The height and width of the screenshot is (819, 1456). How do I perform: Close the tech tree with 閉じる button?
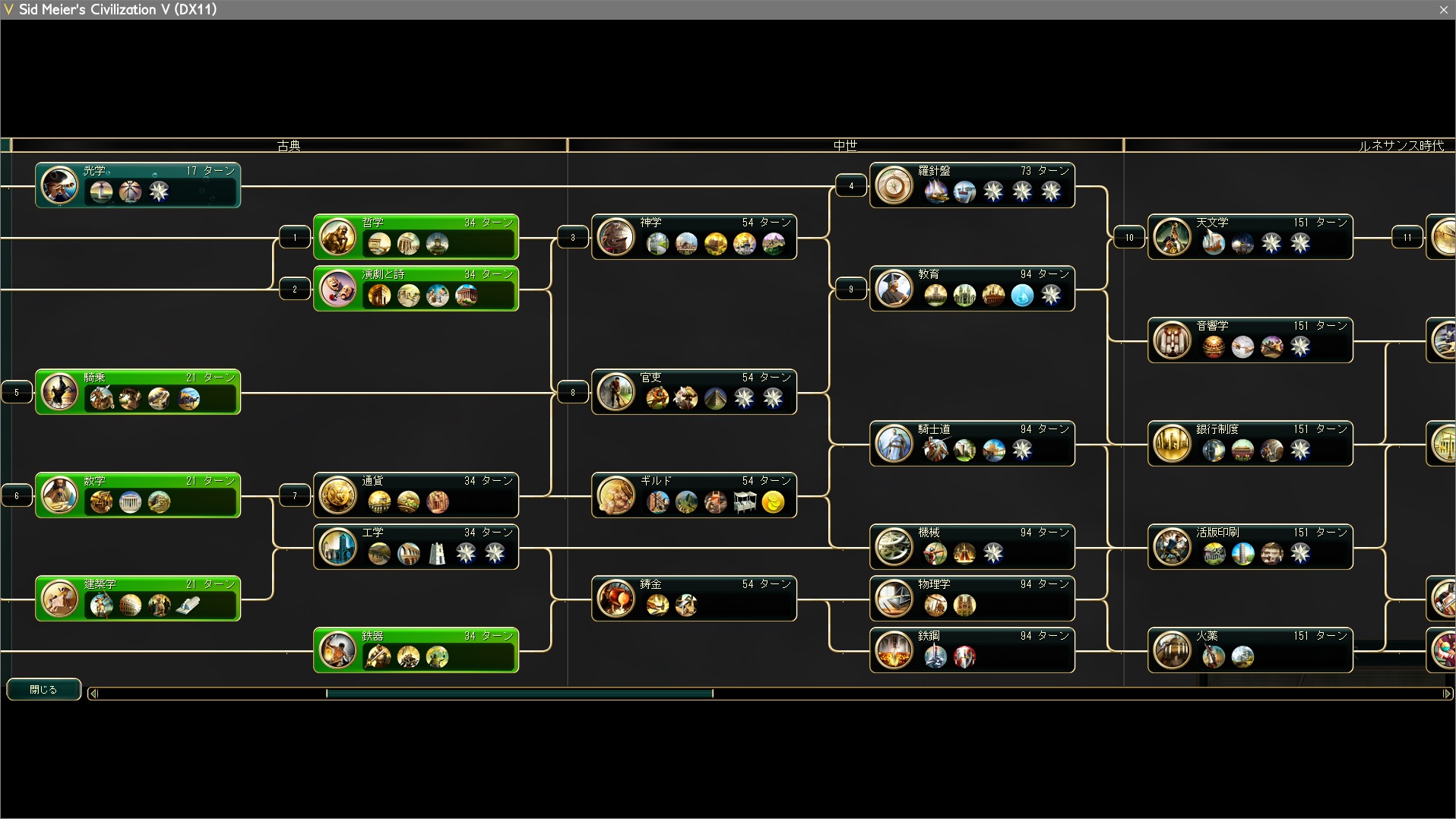point(43,689)
